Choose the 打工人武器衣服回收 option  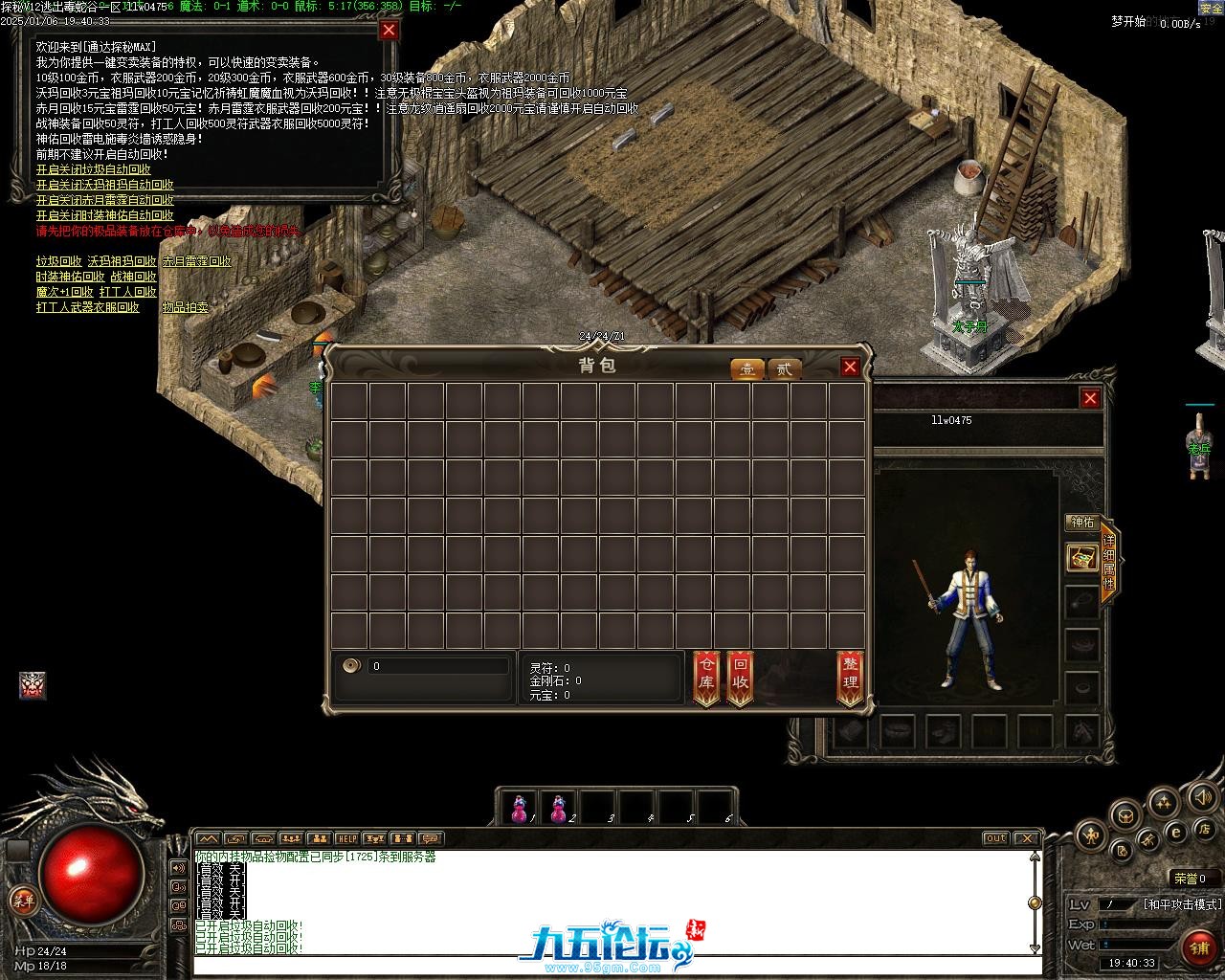(x=87, y=307)
